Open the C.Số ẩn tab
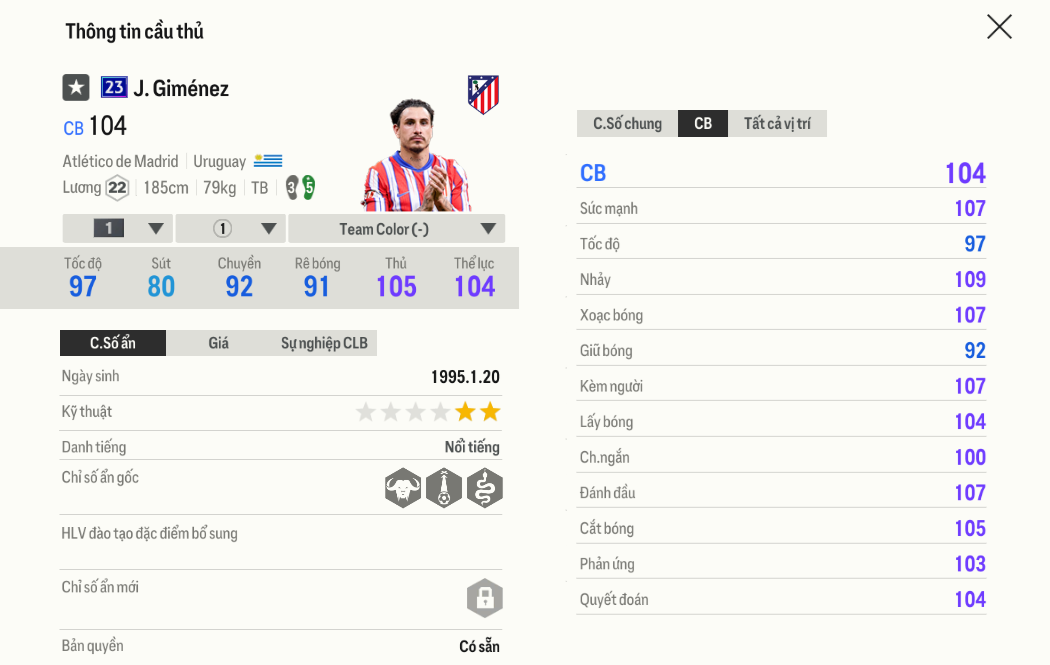1050x665 pixels. click(x=113, y=343)
